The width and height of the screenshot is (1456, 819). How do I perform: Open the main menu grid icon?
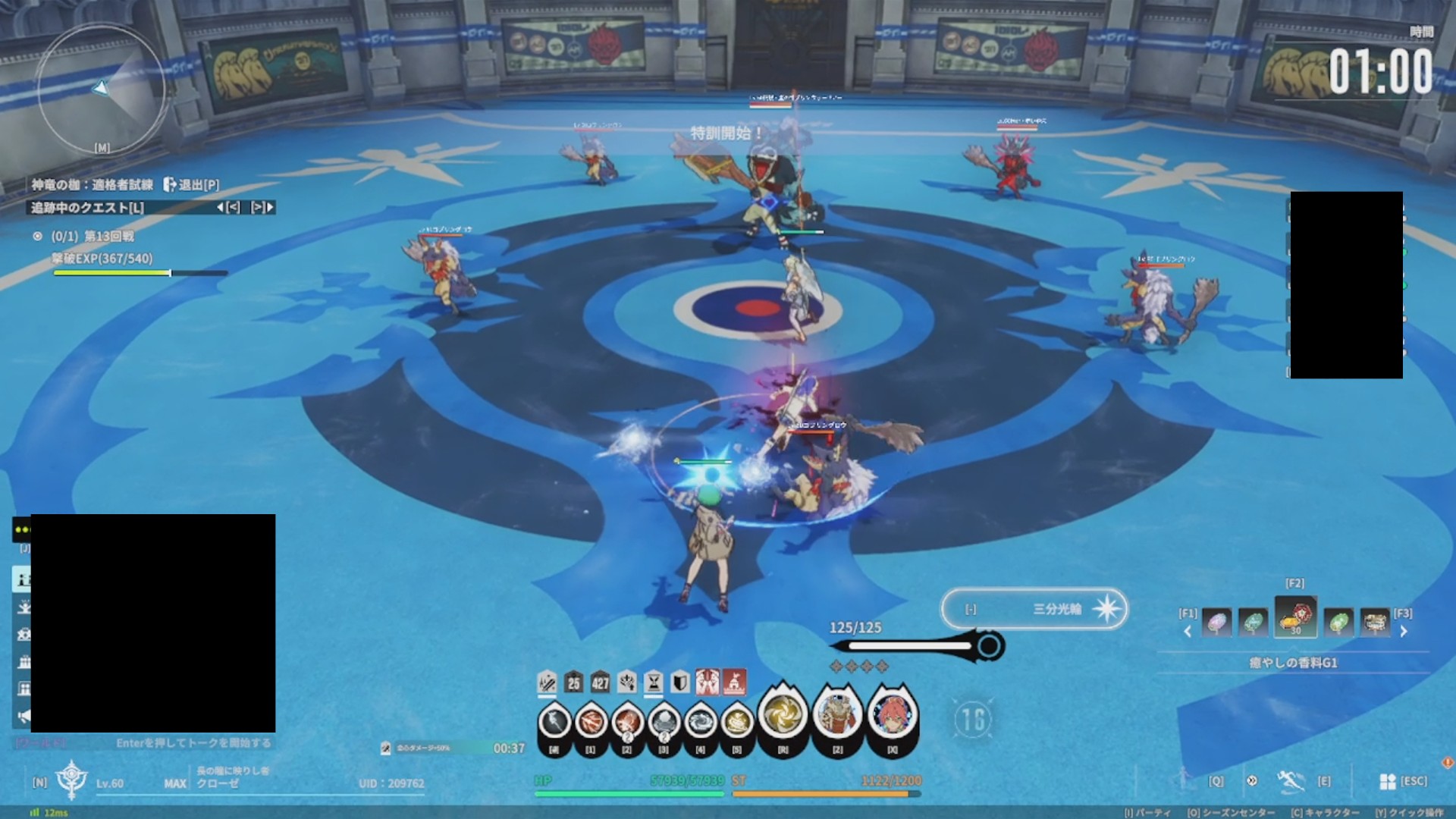click(x=1388, y=781)
